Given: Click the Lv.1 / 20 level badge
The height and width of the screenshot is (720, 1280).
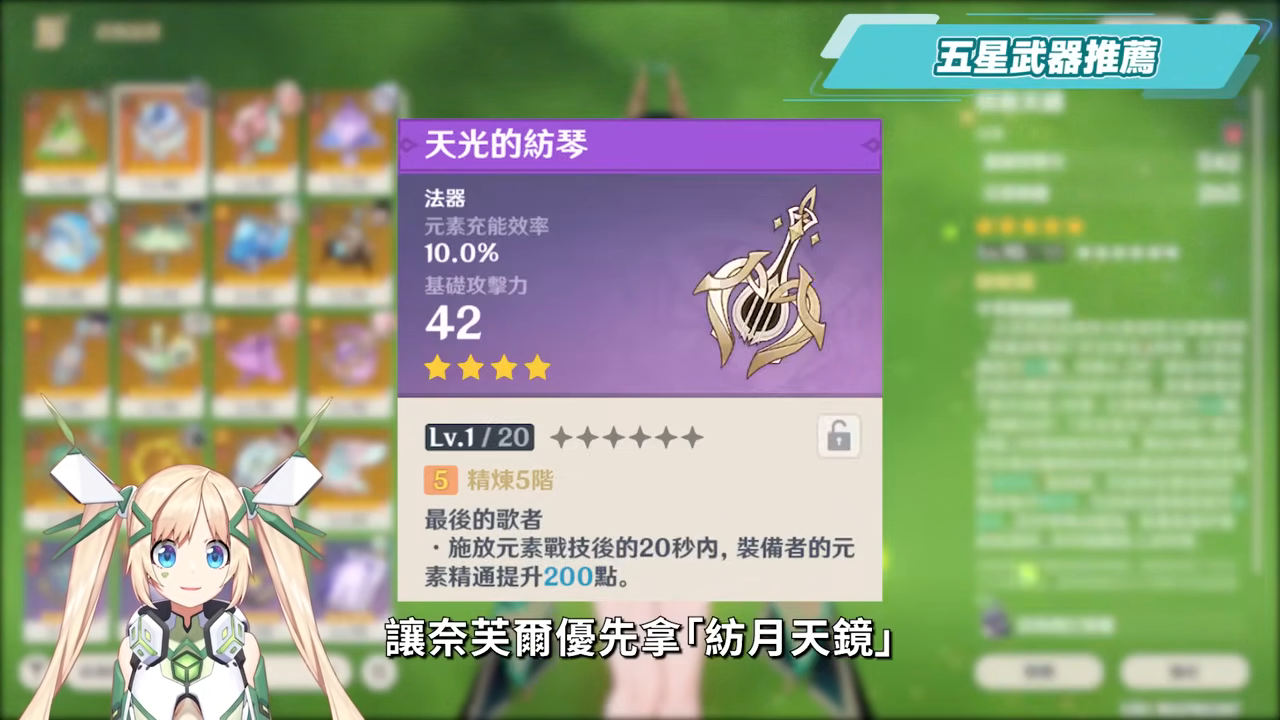Looking at the screenshot, I should point(478,437).
